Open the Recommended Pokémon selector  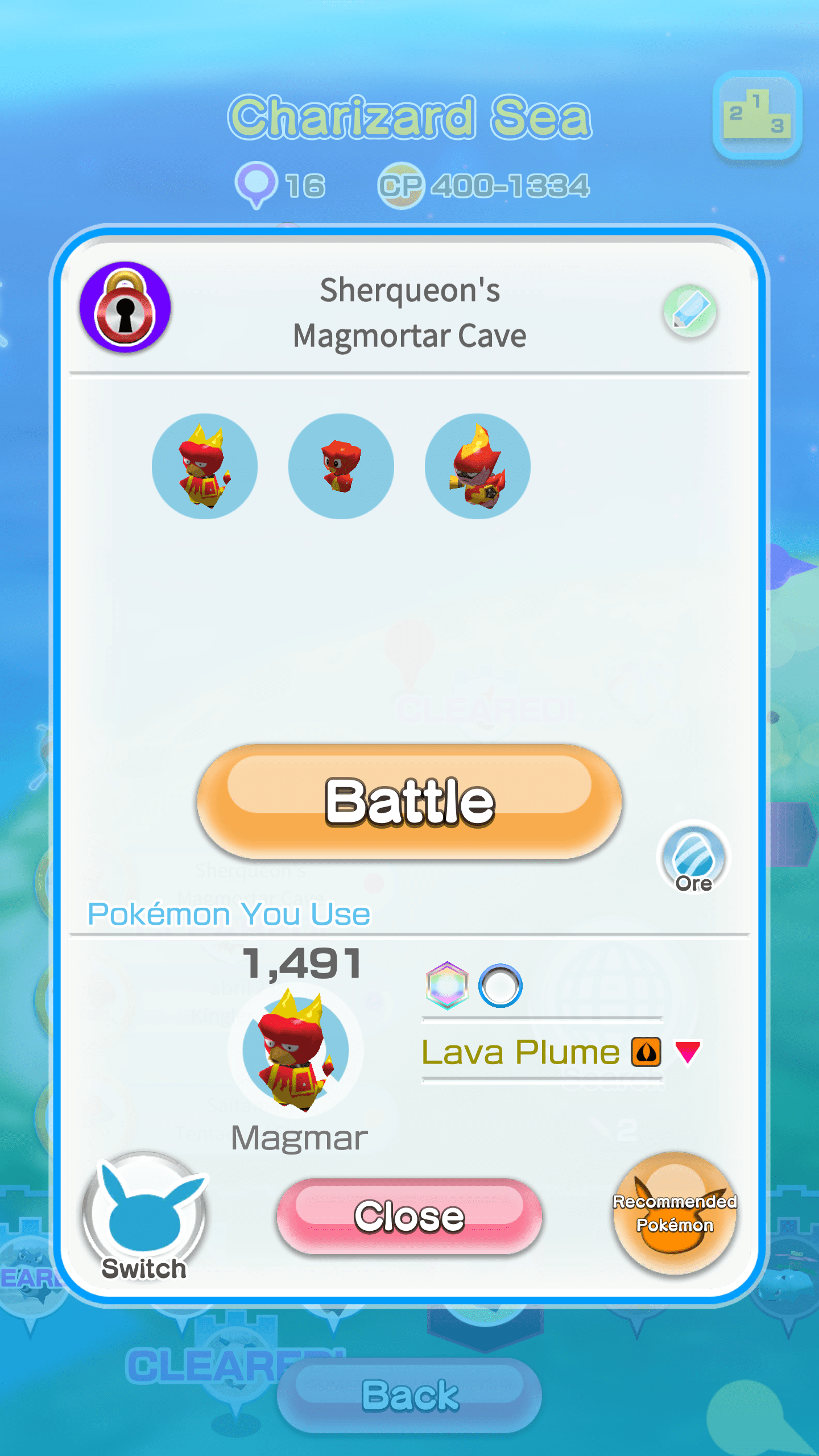click(673, 1215)
